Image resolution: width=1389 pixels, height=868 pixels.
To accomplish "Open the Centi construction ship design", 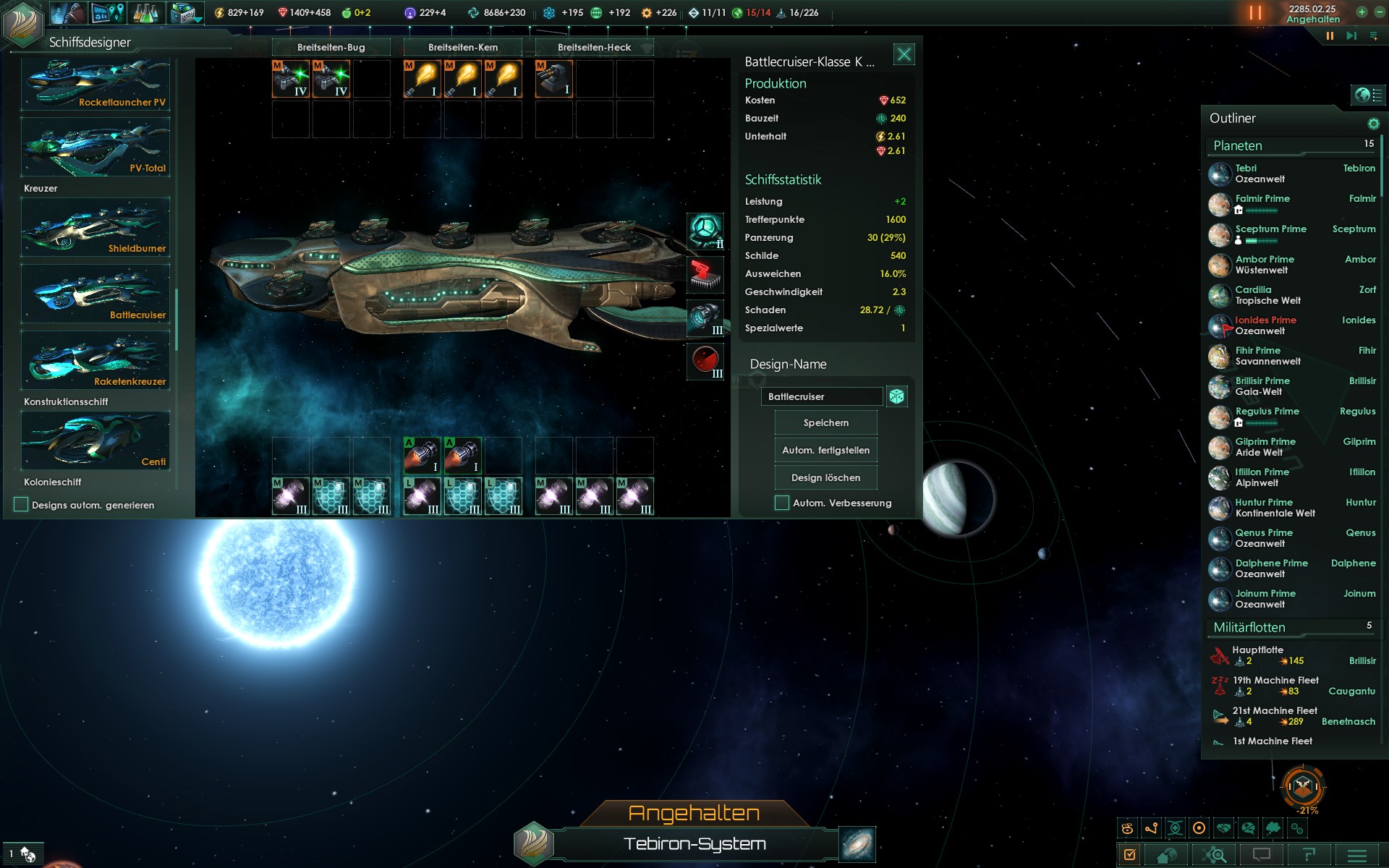I will point(95,441).
